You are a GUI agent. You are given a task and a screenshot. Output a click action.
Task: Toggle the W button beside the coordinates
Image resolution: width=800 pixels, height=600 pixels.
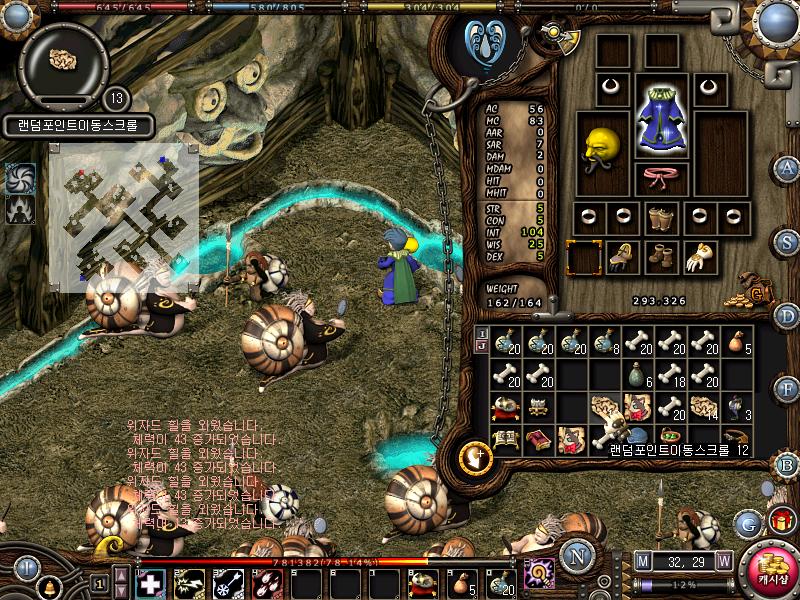point(723,561)
